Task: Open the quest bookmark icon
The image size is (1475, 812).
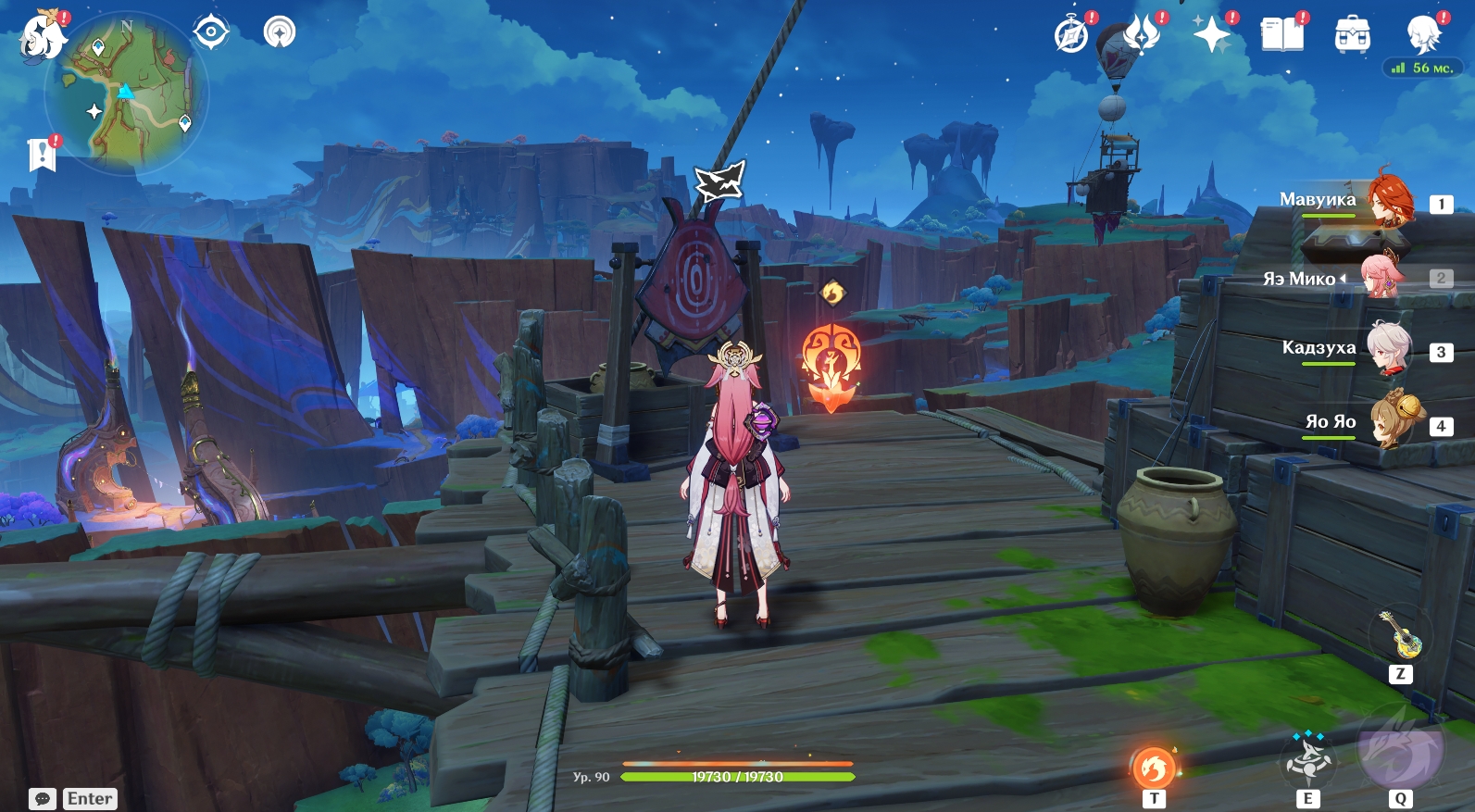Action: click(42, 155)
